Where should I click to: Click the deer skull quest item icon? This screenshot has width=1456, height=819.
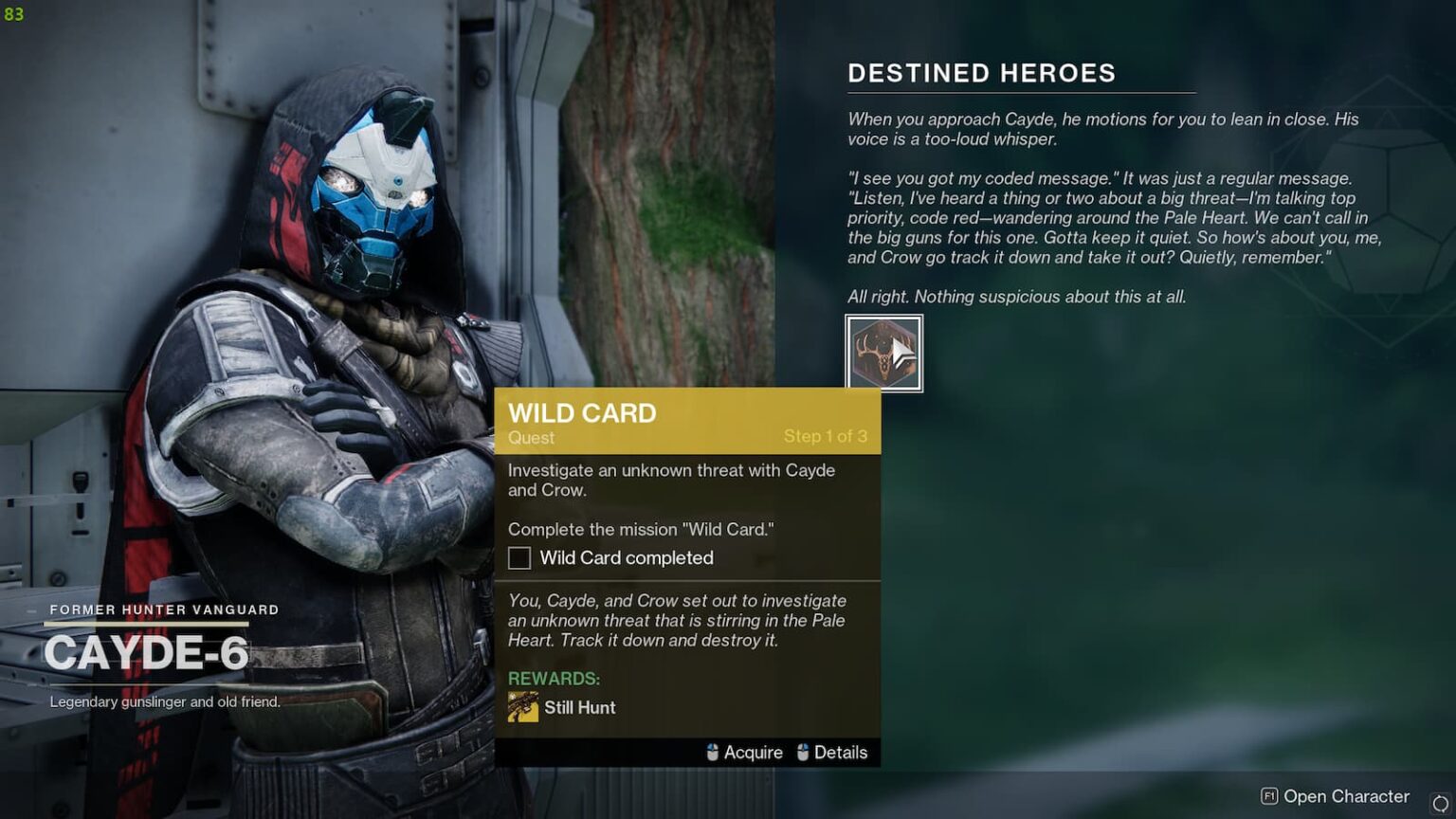883,353
